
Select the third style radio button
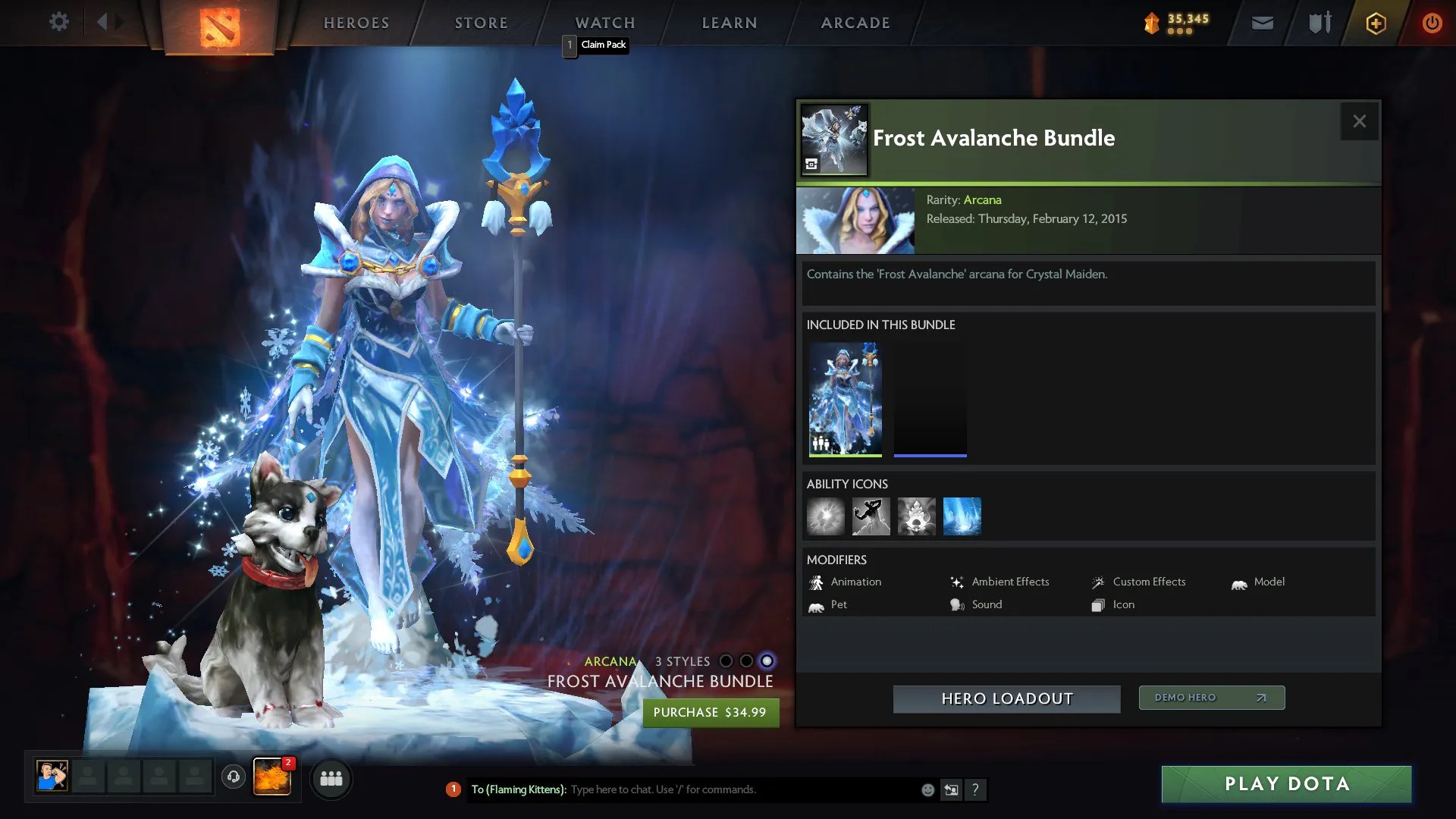click(x=768, y=661)
